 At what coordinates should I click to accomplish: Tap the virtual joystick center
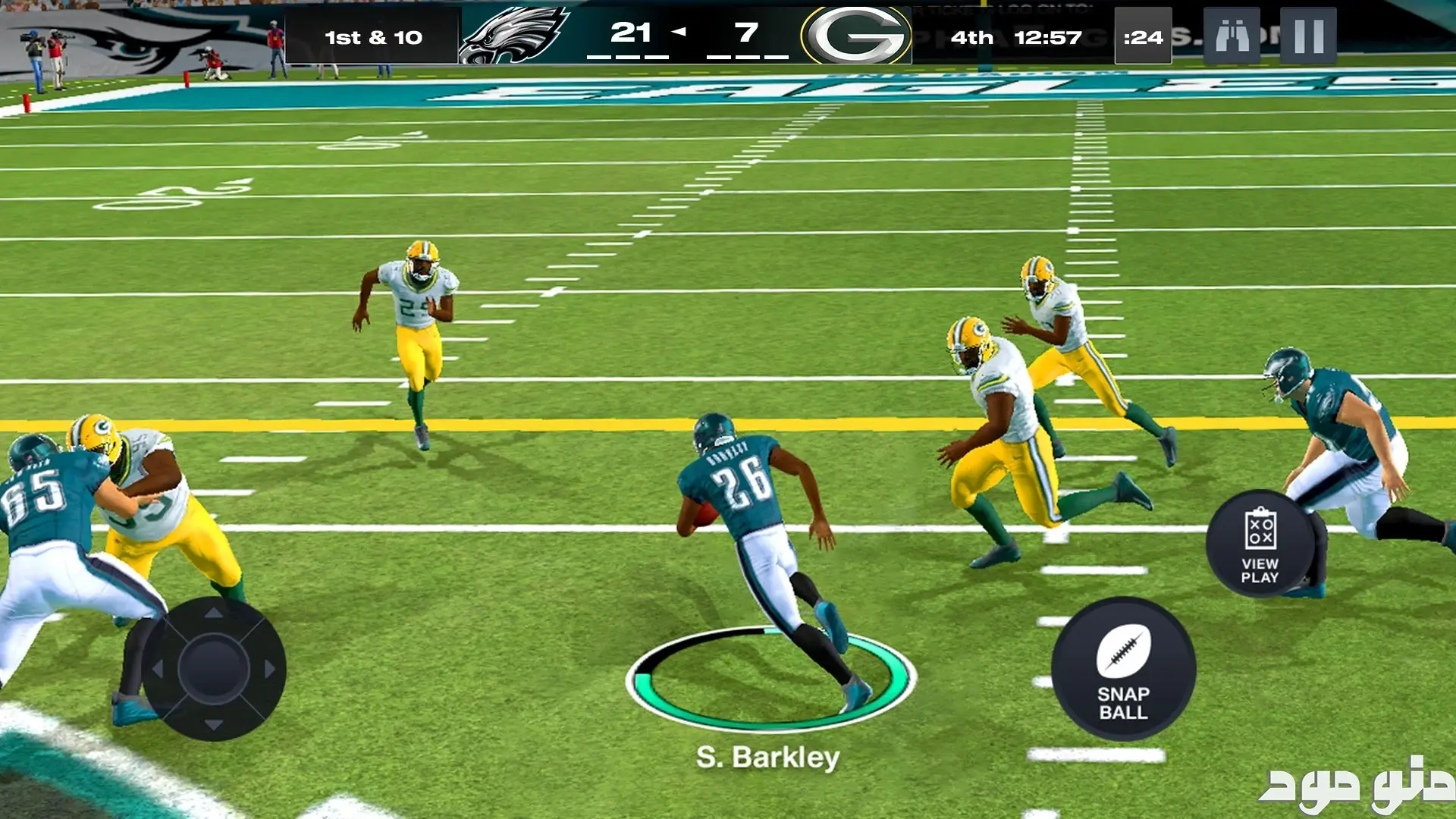coord(214,669)
